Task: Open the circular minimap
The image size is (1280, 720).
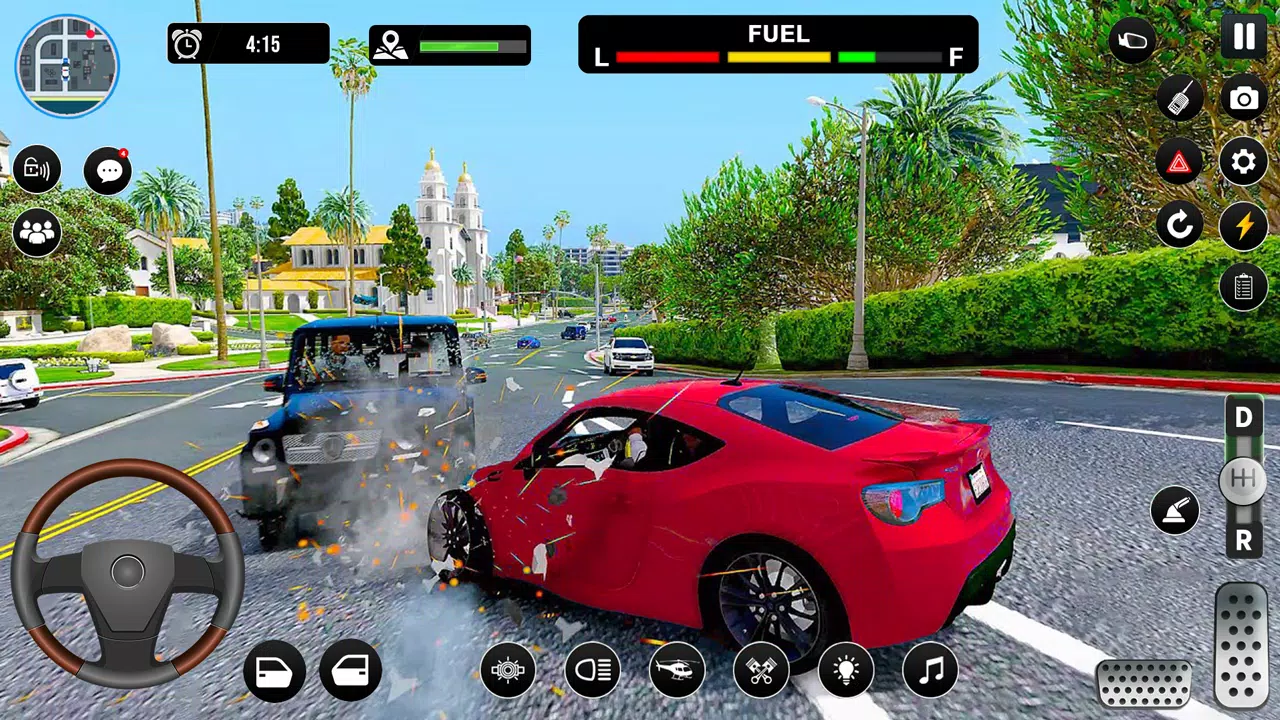Action: 67,66
